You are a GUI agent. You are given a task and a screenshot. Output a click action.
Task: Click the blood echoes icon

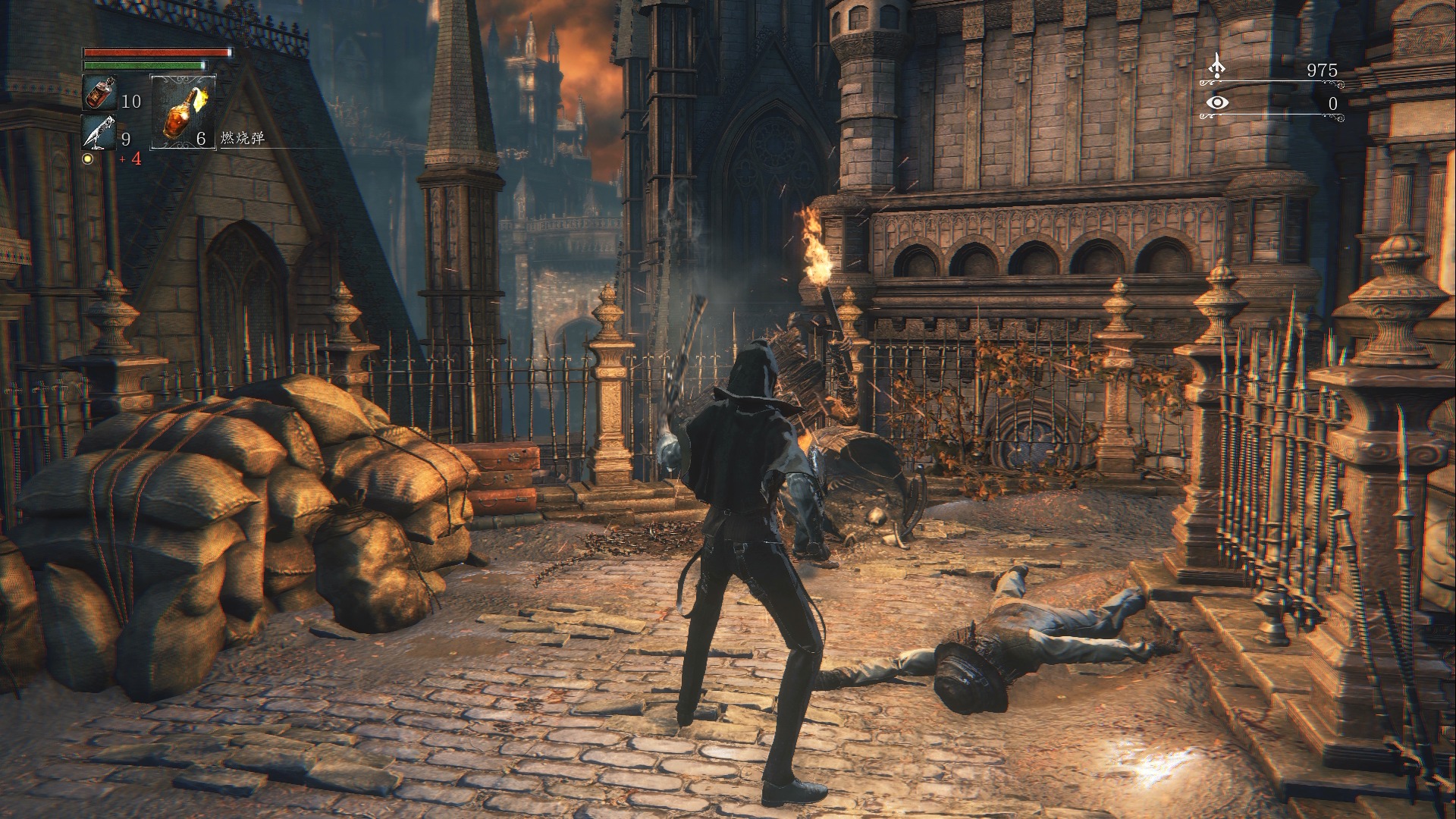1217,66
